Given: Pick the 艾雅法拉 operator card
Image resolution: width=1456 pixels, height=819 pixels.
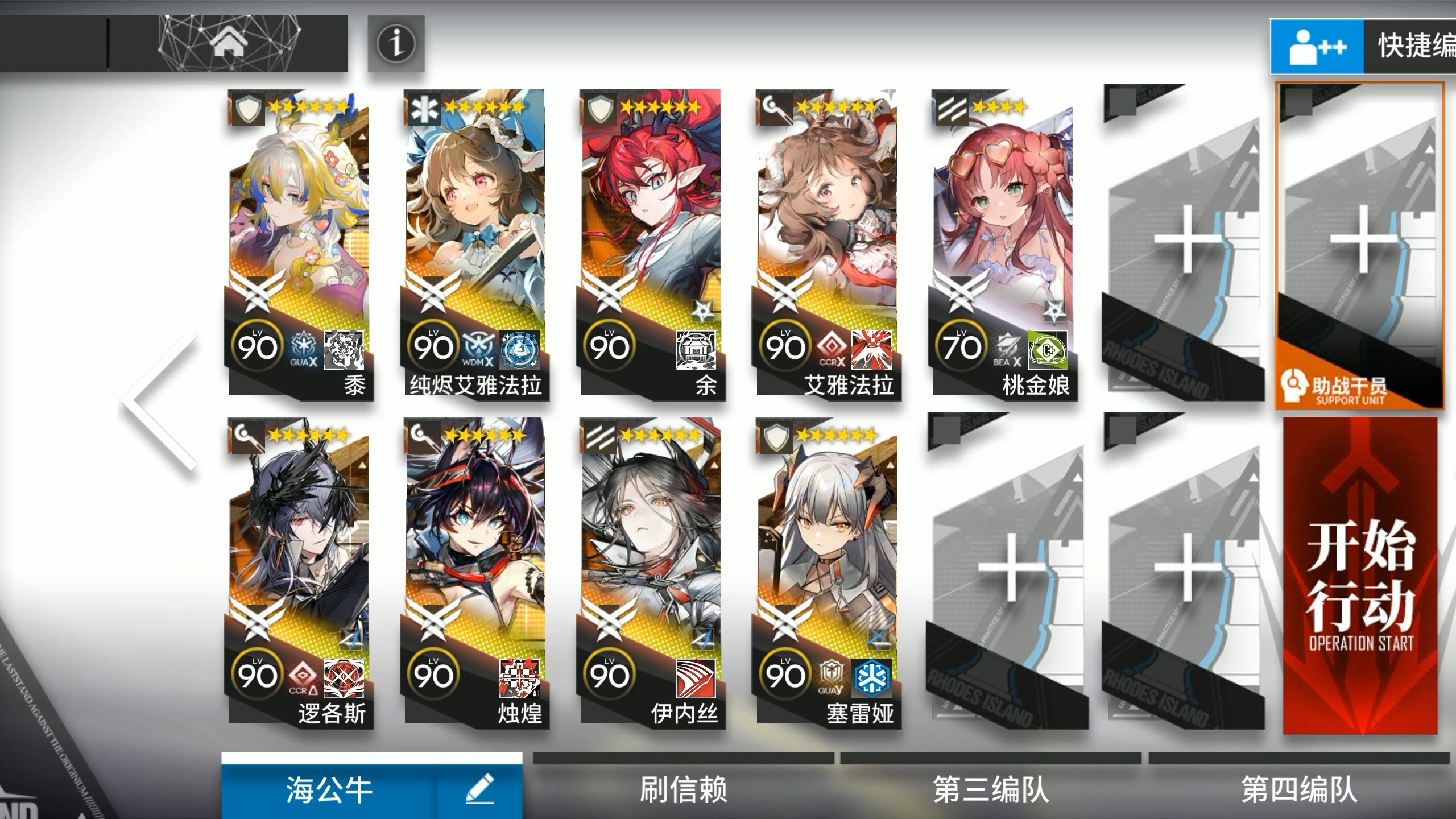Looking at the screenshot, I should point(828,245).
